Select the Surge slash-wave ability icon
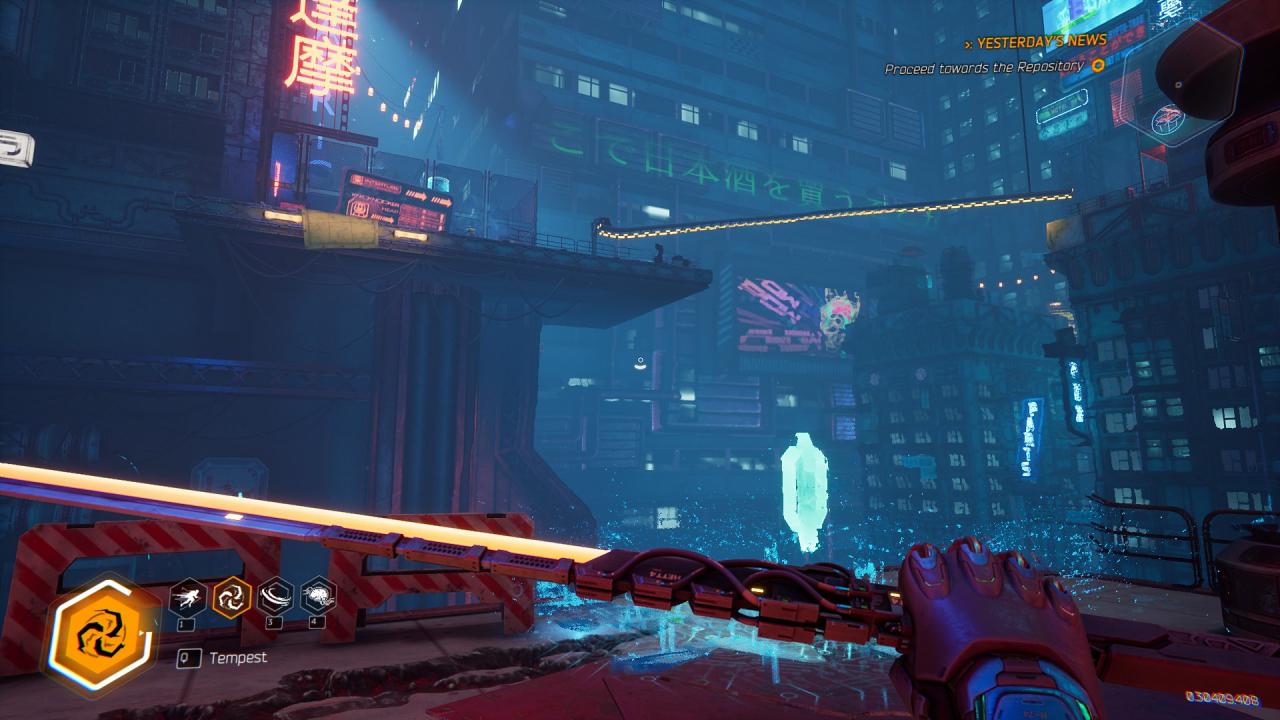This screenshot has height=720, width=1280. pos(275,598)
